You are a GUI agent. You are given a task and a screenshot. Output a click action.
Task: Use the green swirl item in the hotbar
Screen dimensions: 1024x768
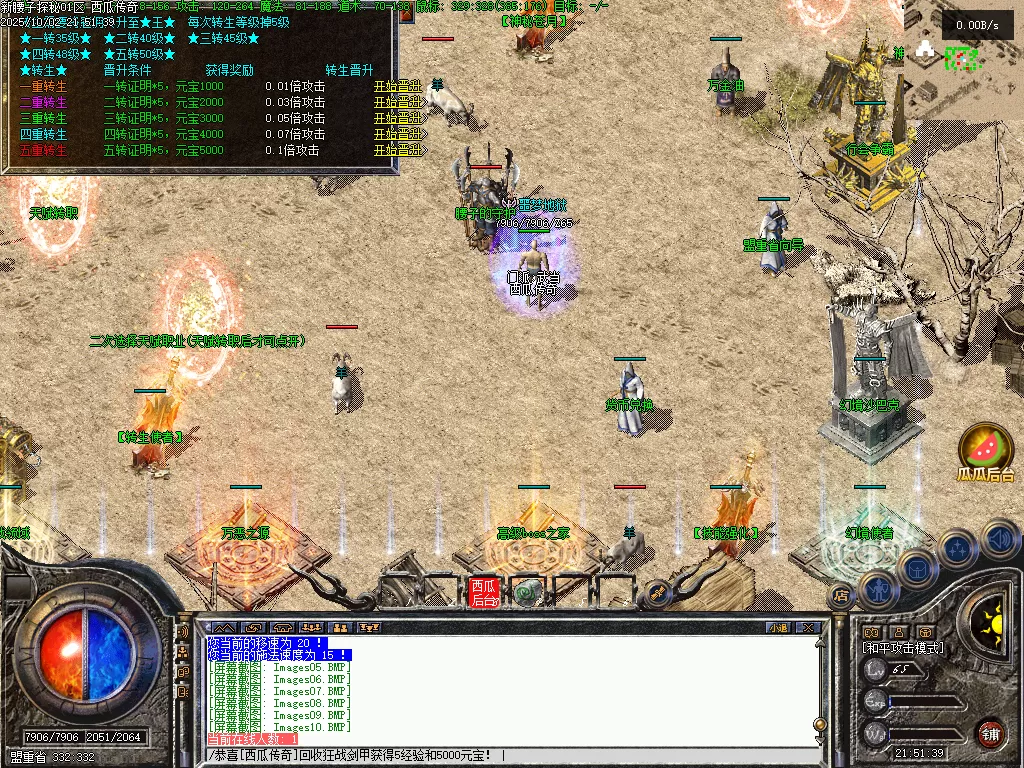pyautogui.click(x=527, y=593)
